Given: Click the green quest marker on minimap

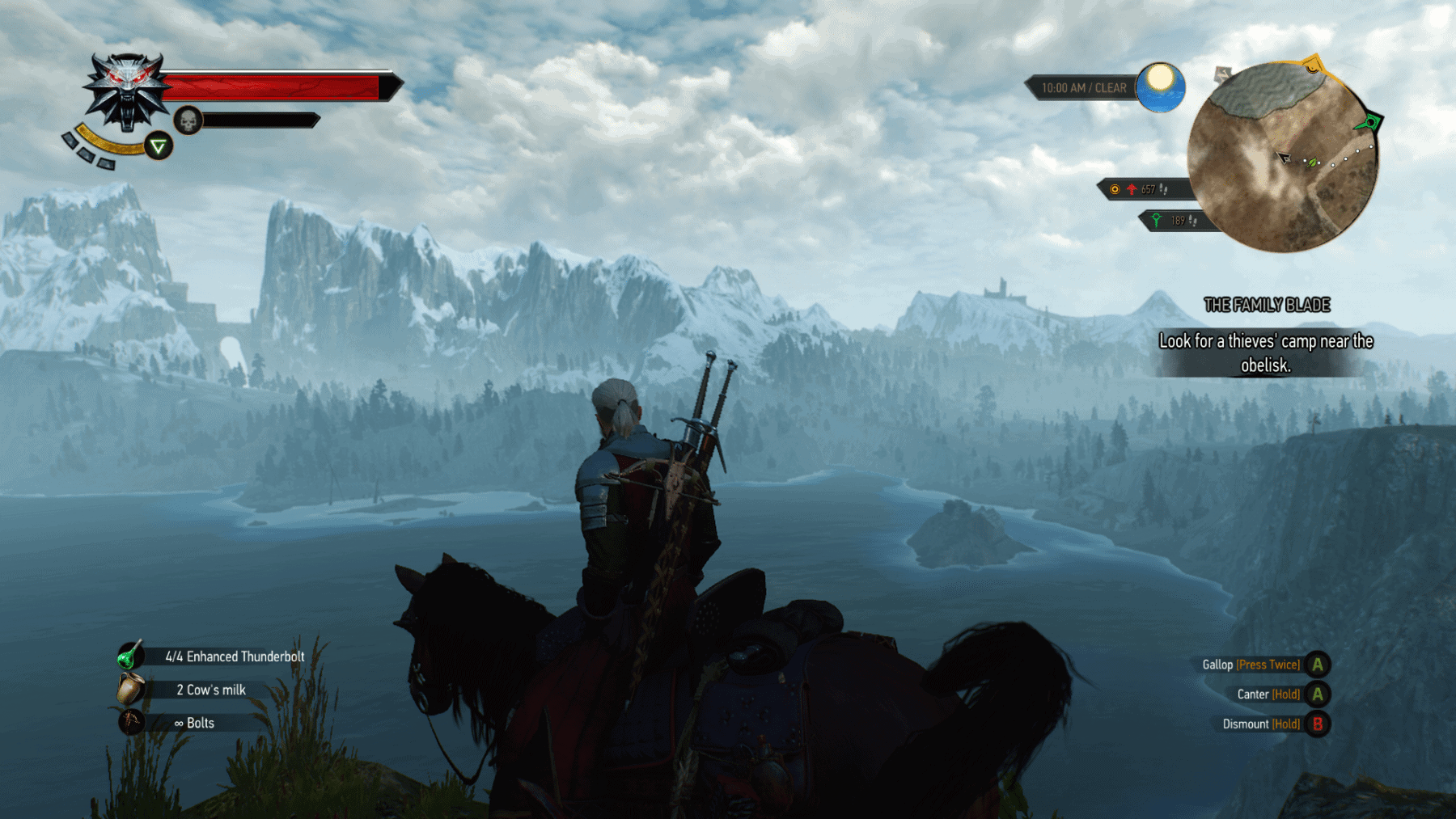Looking at the screenshot, I should tap(1370, 123).
